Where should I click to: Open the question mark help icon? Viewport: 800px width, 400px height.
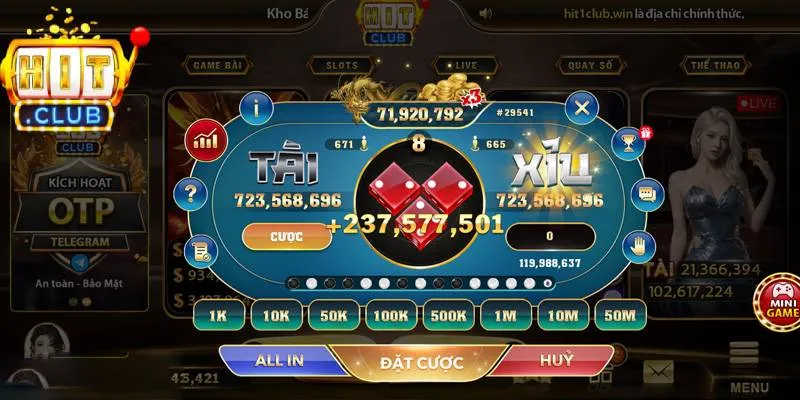[186, 192]
